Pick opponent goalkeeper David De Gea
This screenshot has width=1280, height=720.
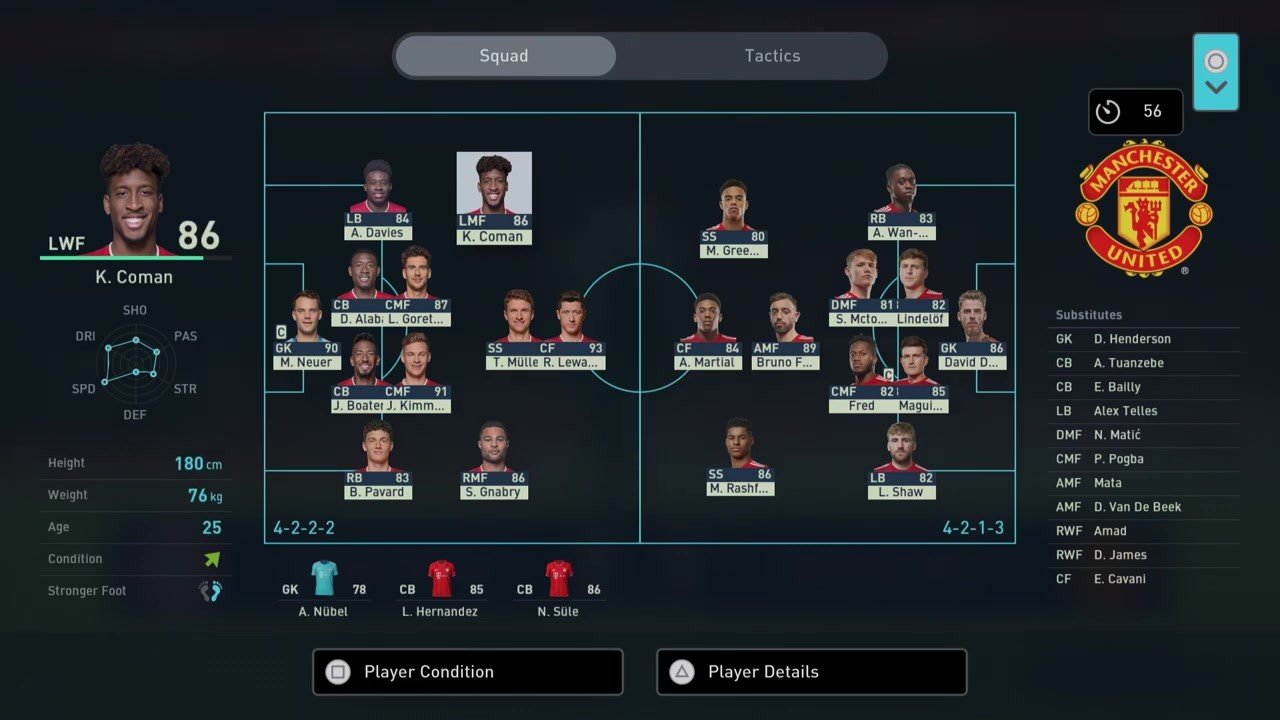(x=971, y=332)
